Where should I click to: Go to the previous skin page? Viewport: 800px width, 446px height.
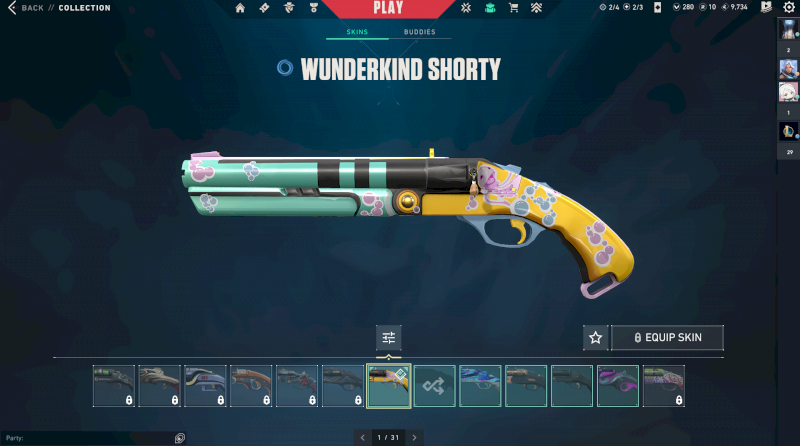(362, 437)
